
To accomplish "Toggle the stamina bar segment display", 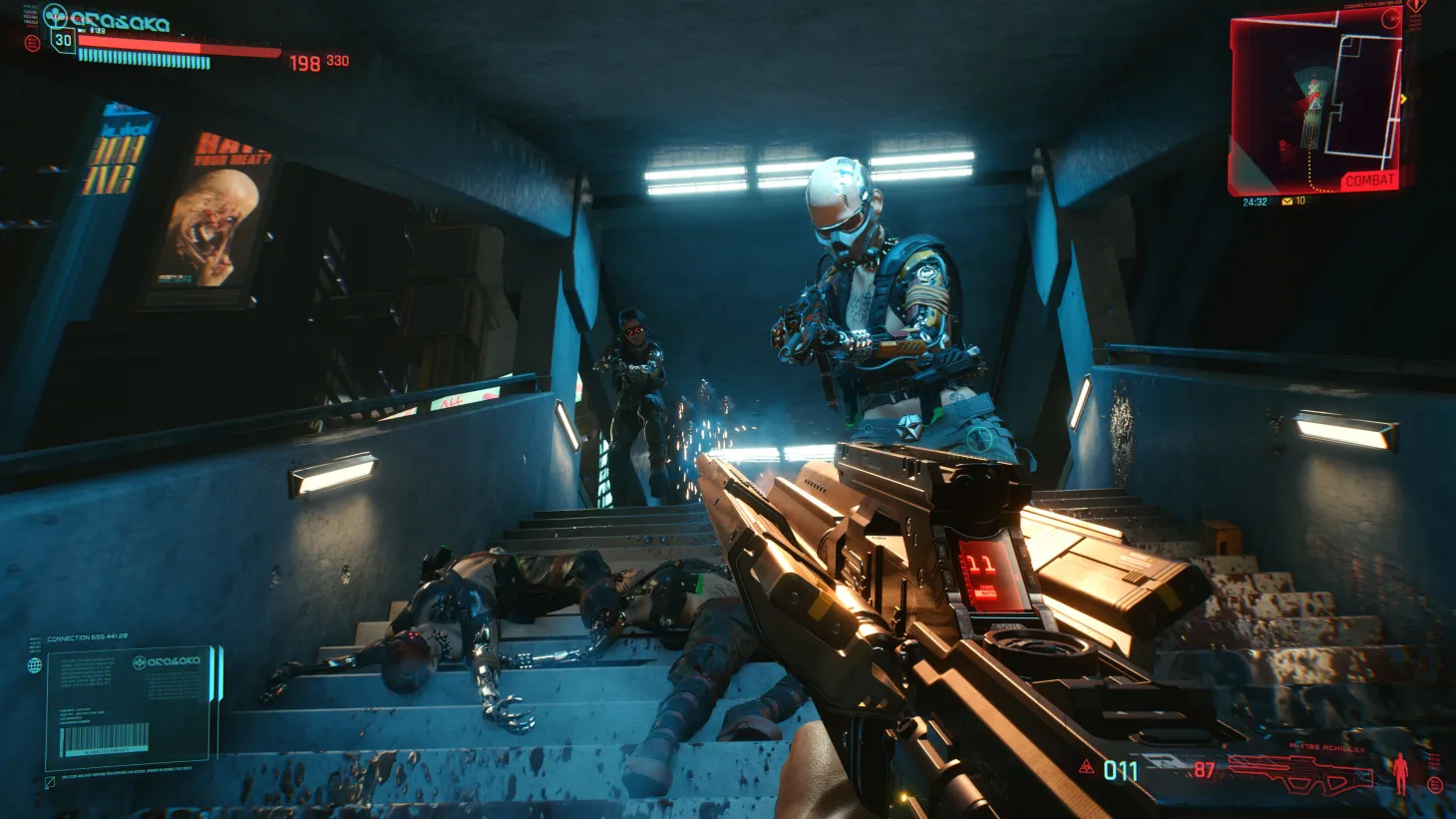I will (144, 60).
